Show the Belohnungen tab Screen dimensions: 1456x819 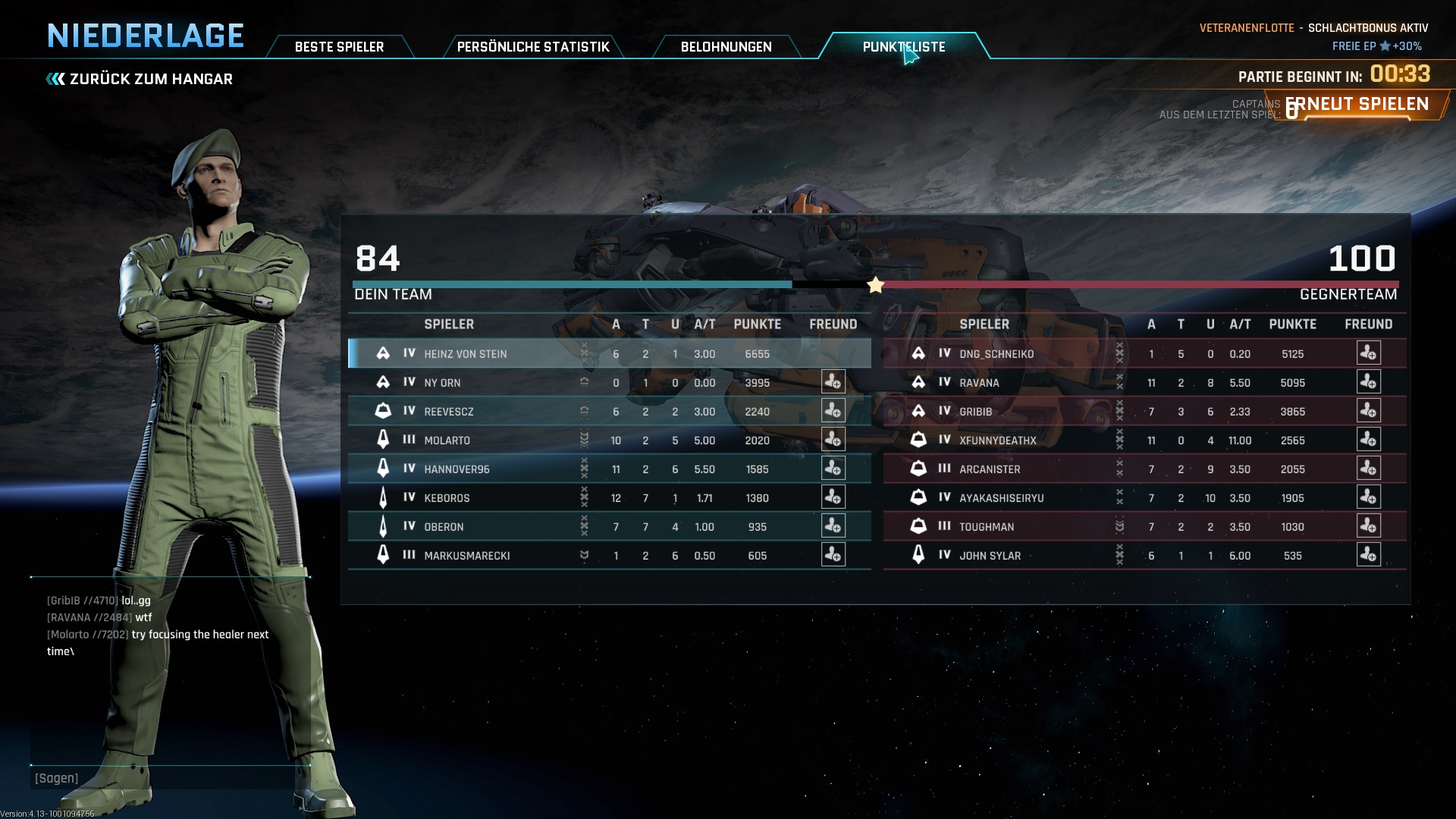click(x=726, y=47)
